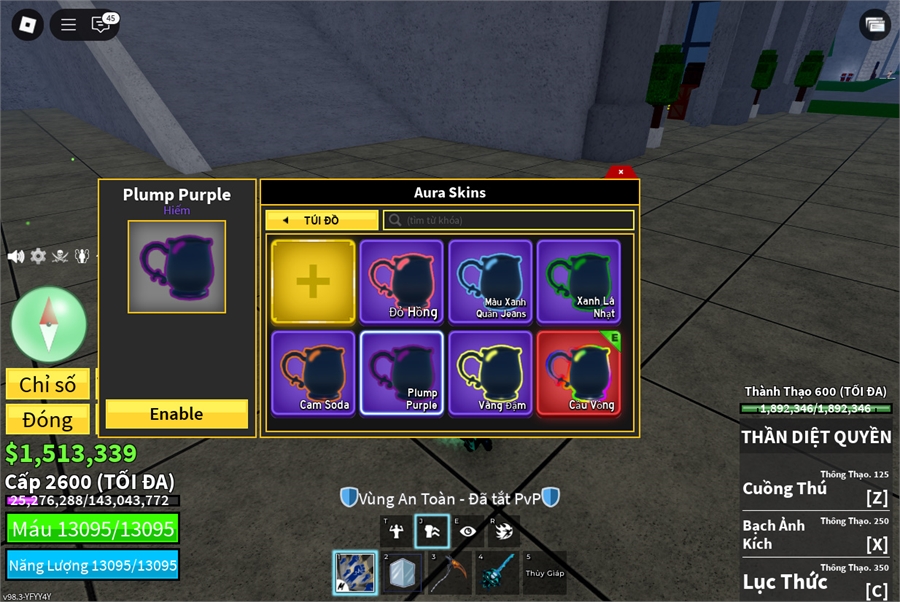Image resolution: width=900 pixels, height=602 pixels.
Task: Select the equipped Cầu Vồng aura skin
Action: 578,373
